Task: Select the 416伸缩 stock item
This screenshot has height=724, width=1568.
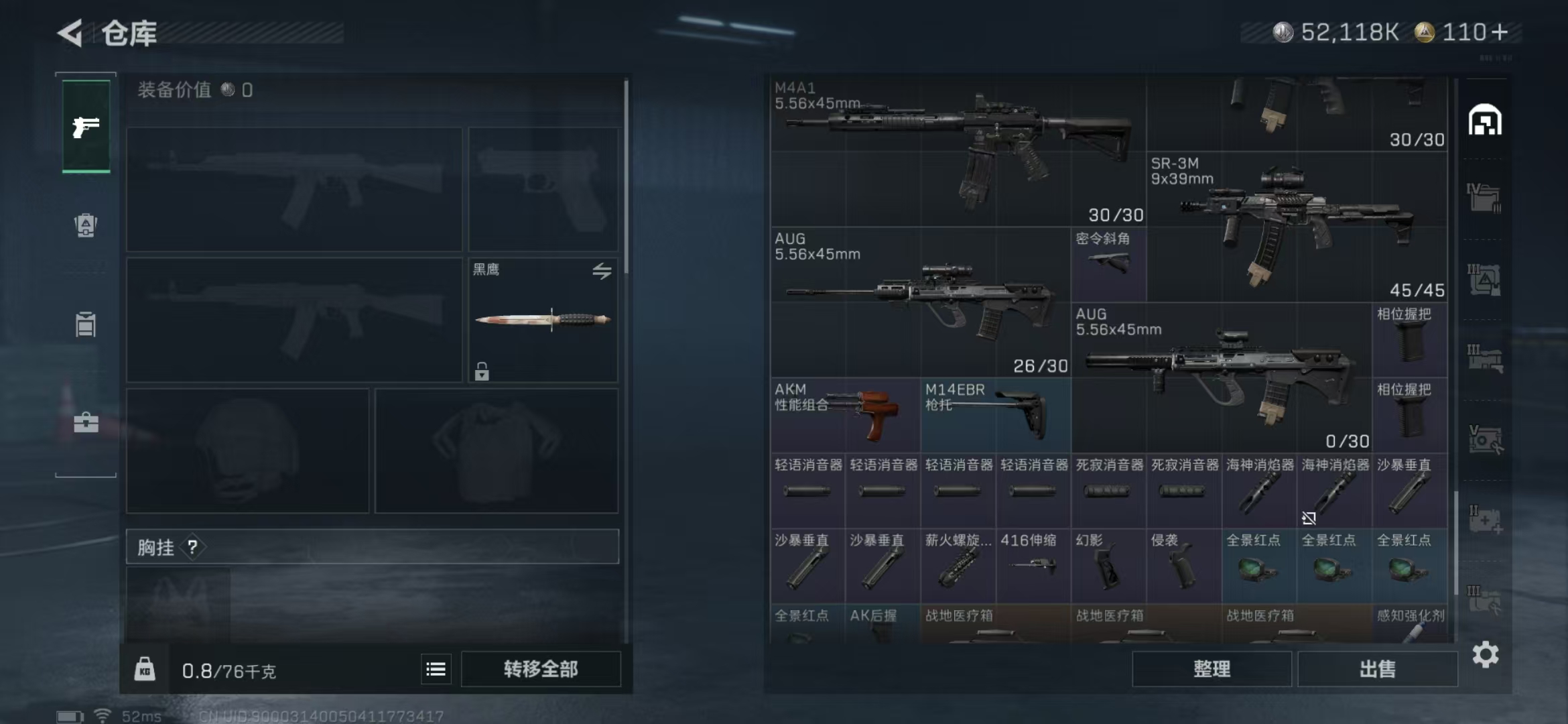Action: [x=1033, y=566]
